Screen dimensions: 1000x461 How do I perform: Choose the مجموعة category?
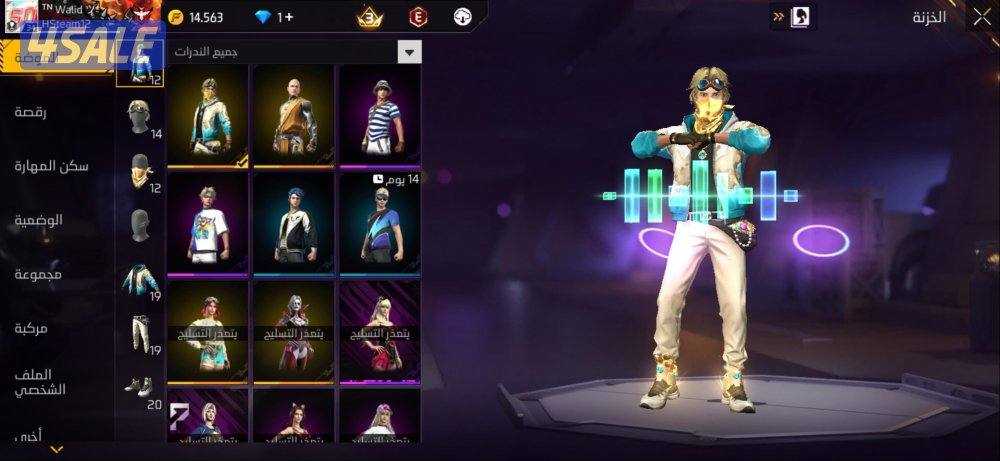point(39,273)
